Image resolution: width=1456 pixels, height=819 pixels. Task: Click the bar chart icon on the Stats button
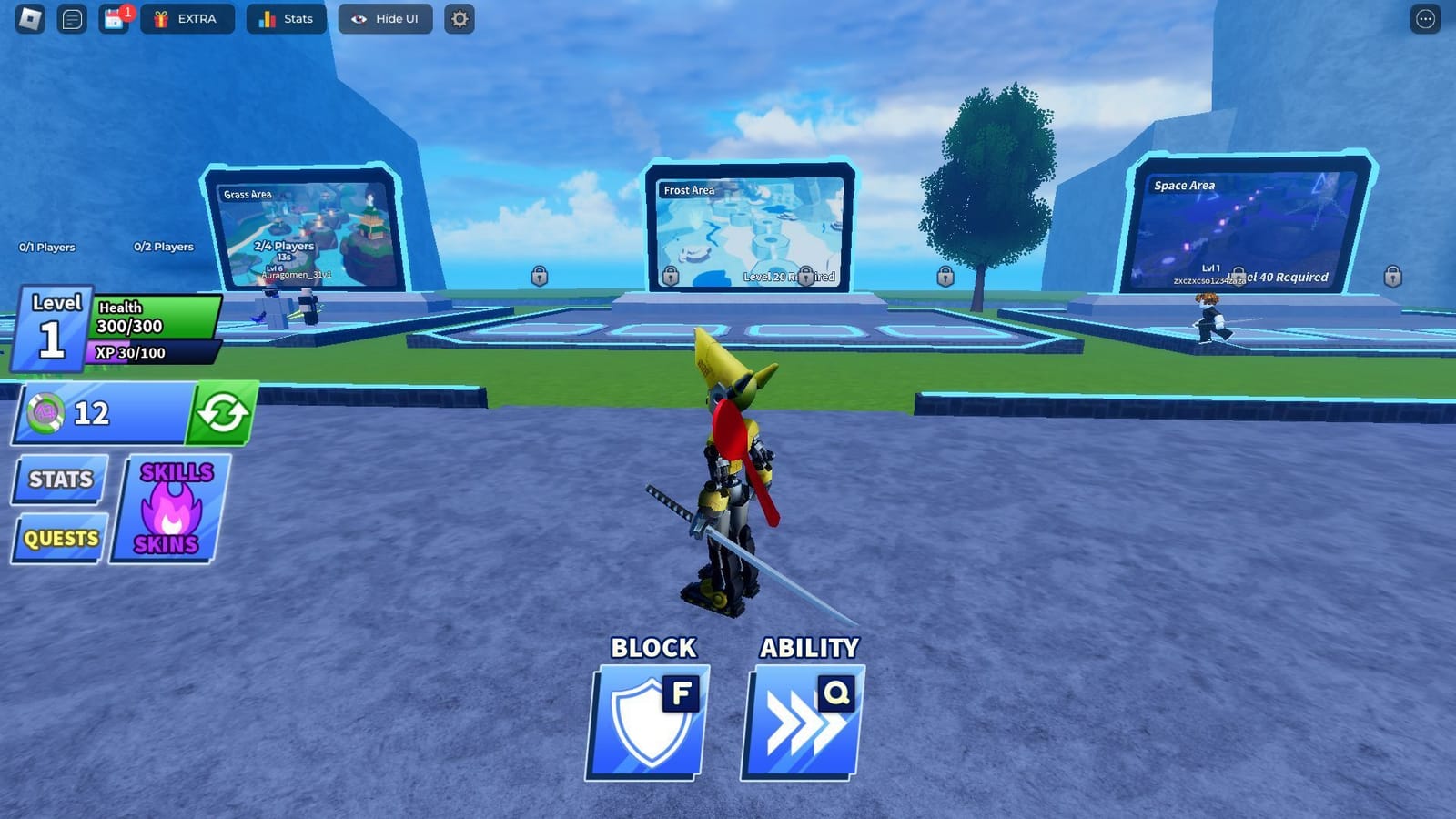coord(267,18)
